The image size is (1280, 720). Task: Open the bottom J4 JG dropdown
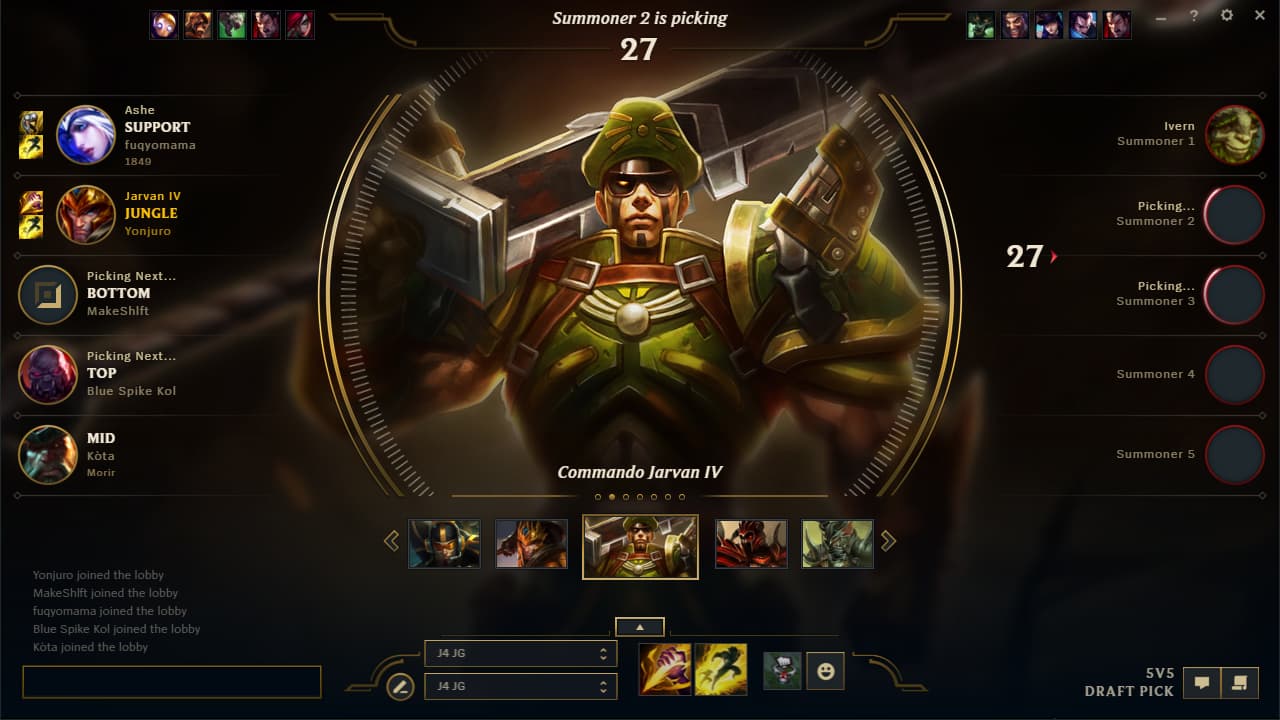point(520,687)
